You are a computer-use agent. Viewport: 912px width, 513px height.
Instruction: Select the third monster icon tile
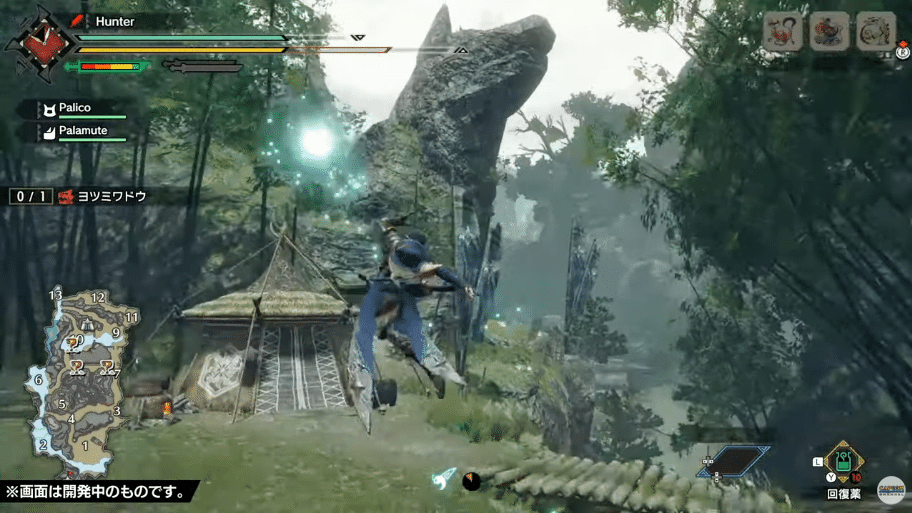point(875,33)
